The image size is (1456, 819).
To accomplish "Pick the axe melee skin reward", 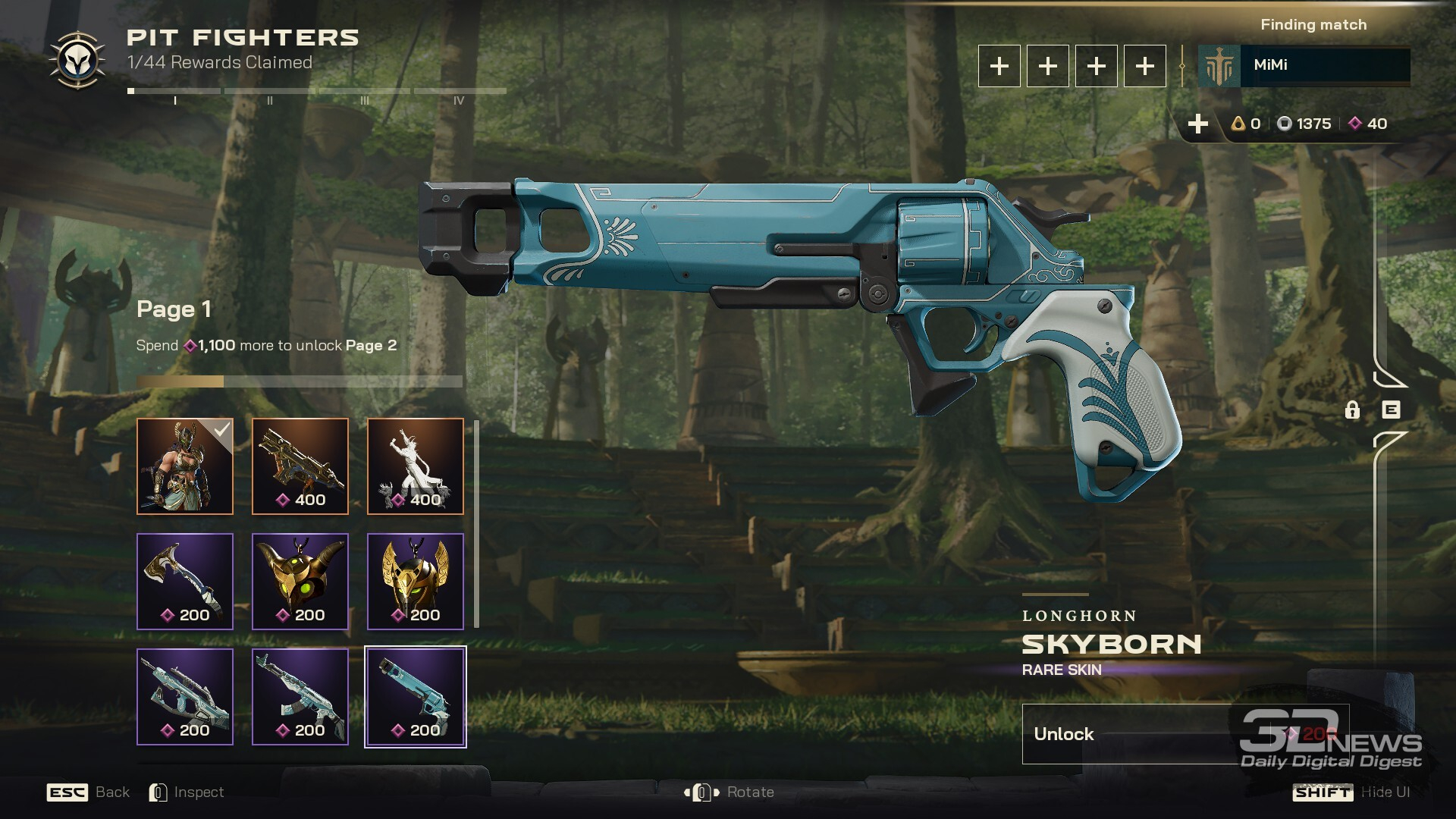I will pyautogui.click(x=185, y=582).
